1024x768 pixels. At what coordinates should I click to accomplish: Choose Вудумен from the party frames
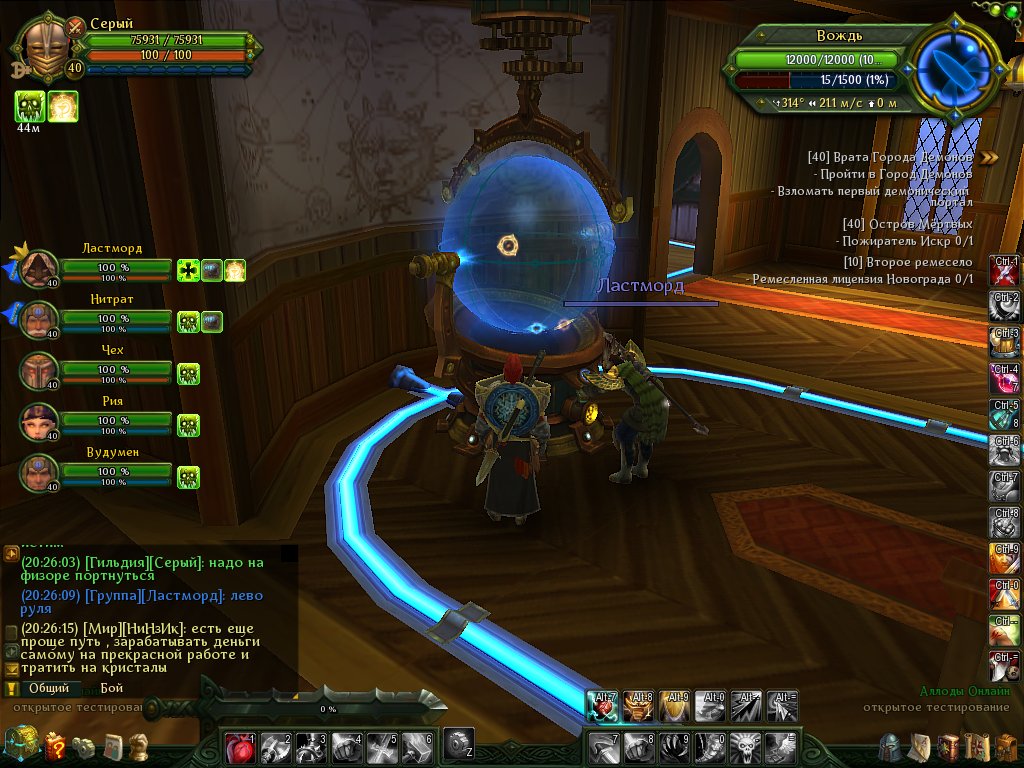[40, 472]
